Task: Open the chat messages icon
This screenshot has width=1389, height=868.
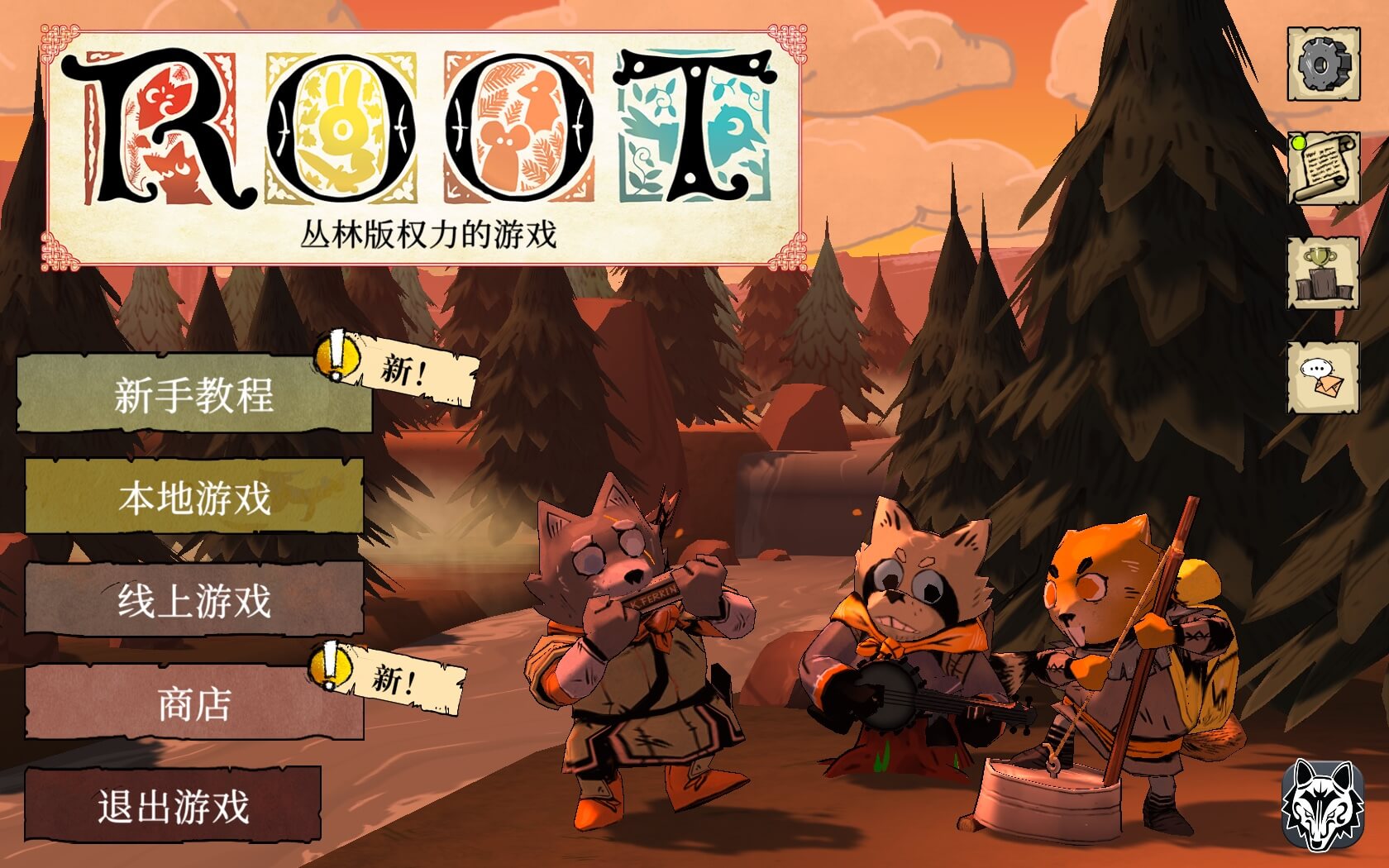Action: pos(1322,376)
